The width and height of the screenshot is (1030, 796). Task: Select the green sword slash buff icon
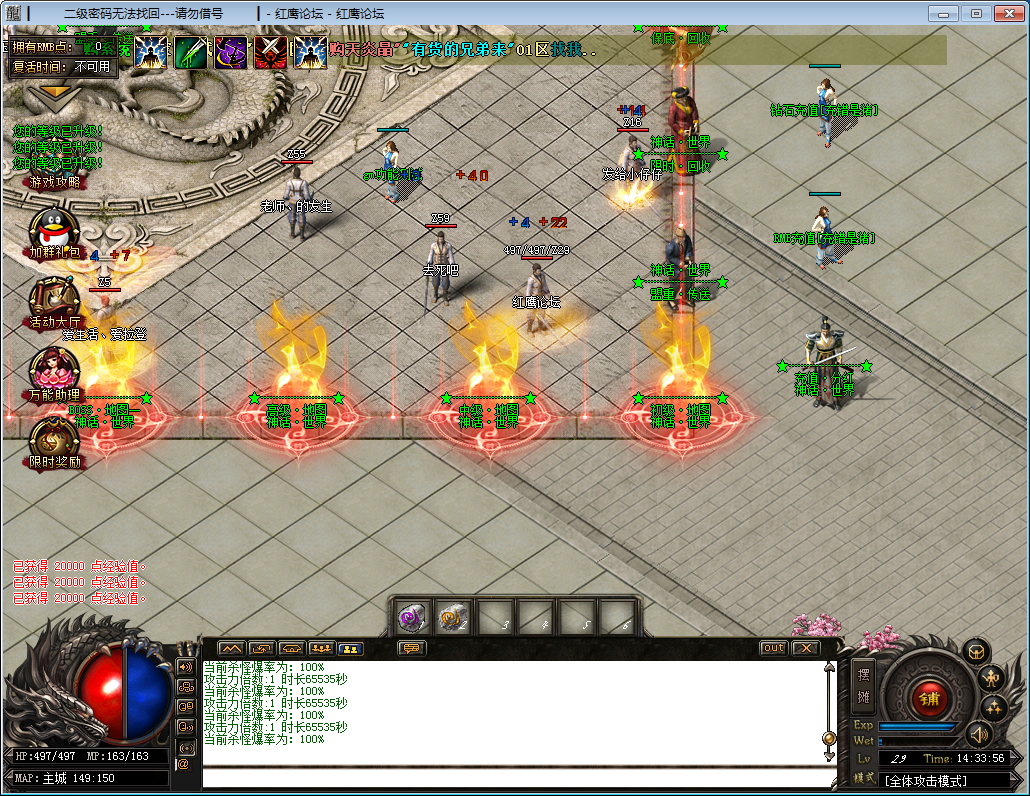point(191,52)
